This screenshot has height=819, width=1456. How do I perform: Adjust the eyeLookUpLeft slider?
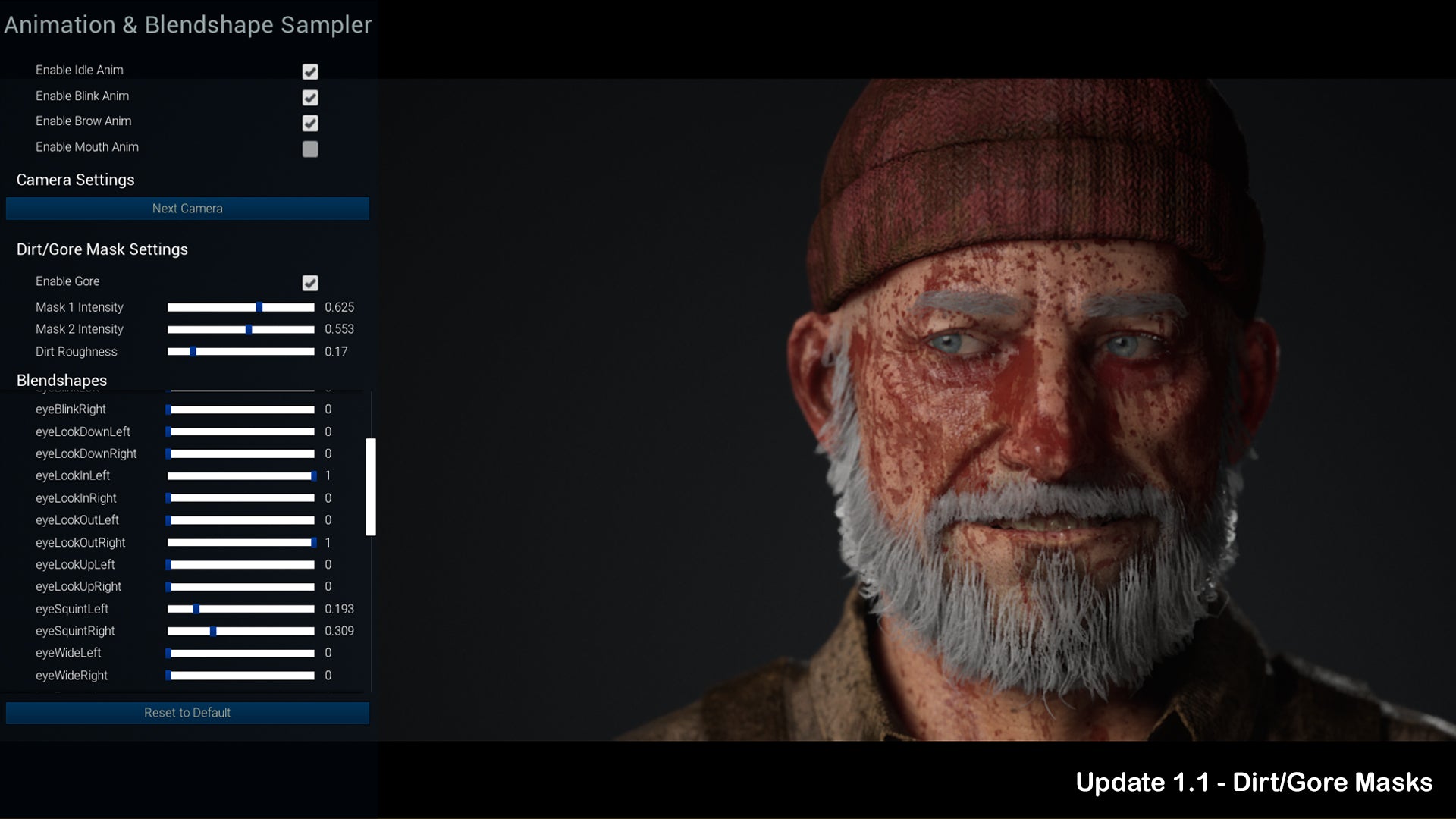click(x=241, y=565)
